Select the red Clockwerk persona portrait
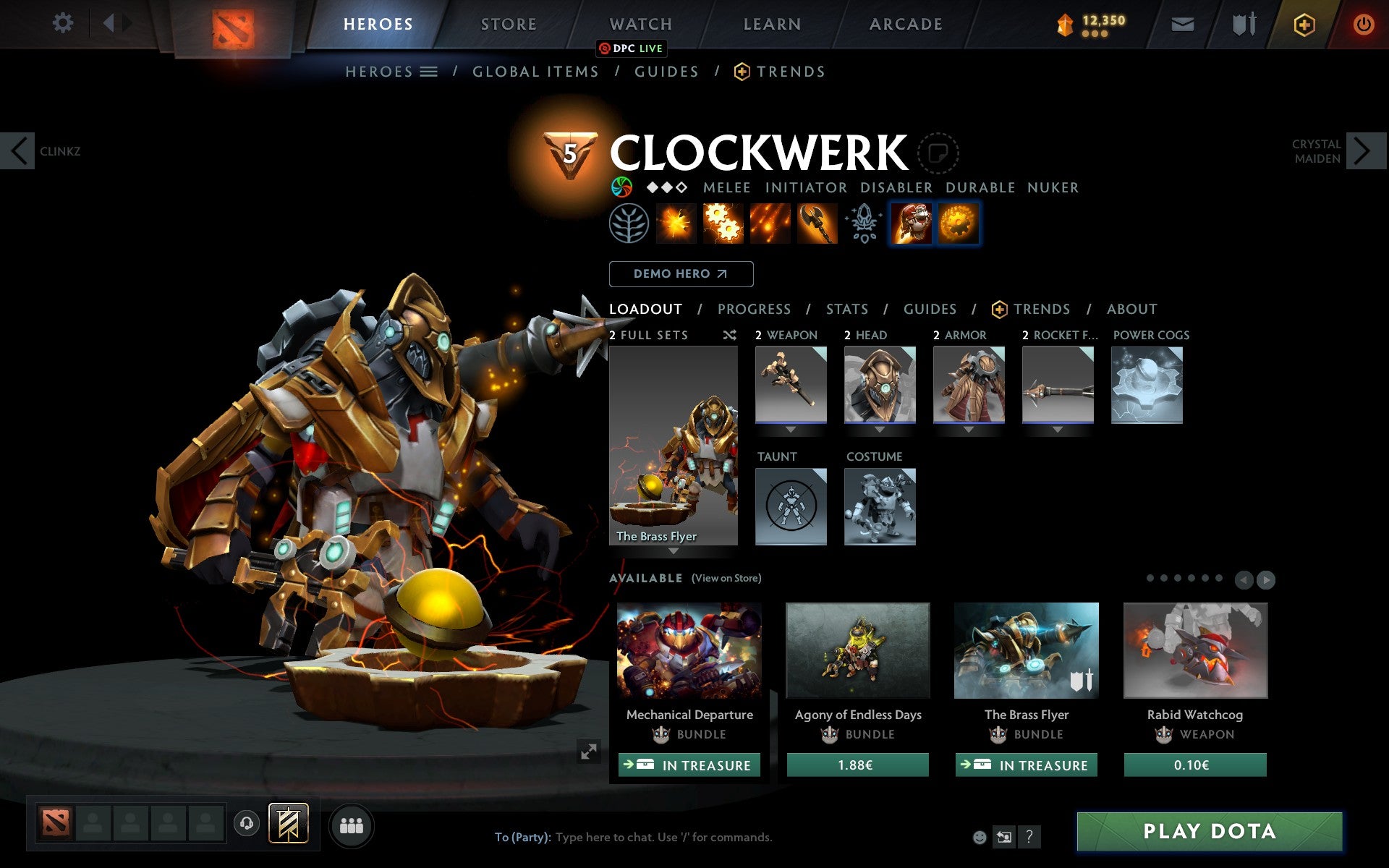 pyautogui.click(x=911, y=224)
